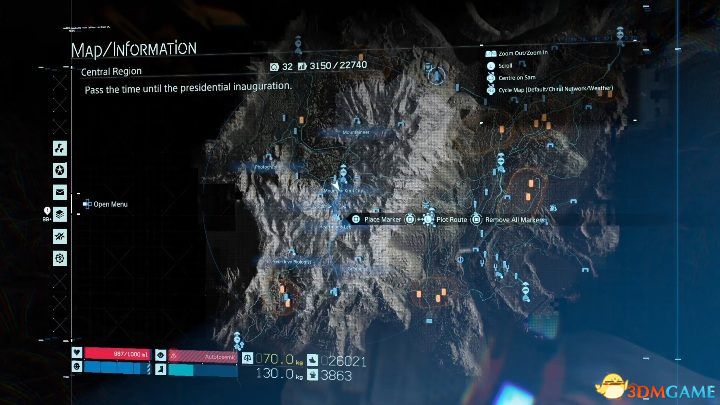Select the star emblem sidebar icon

click(x=60, y=169)
